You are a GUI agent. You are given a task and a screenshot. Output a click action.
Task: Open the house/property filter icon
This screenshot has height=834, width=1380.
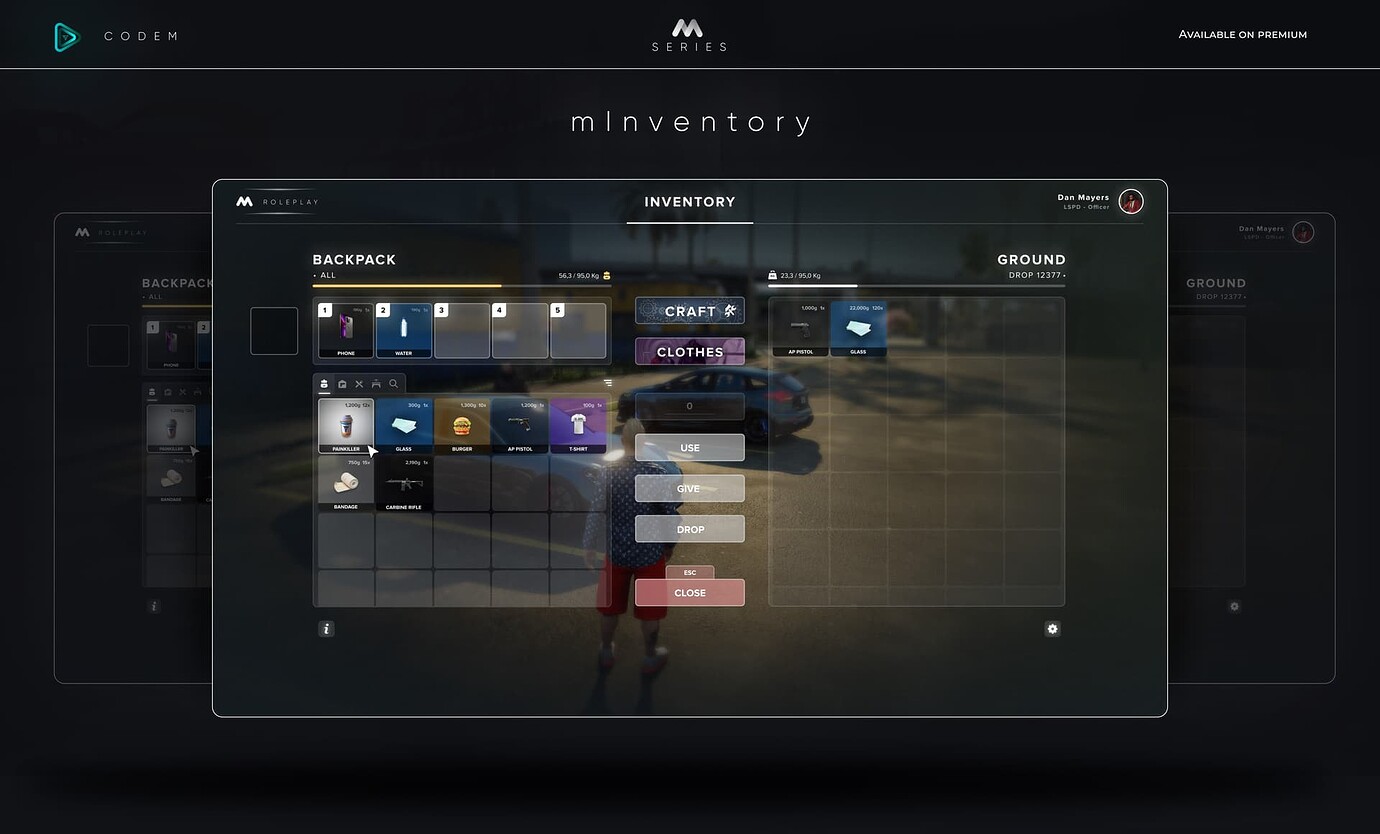point(342,384)
